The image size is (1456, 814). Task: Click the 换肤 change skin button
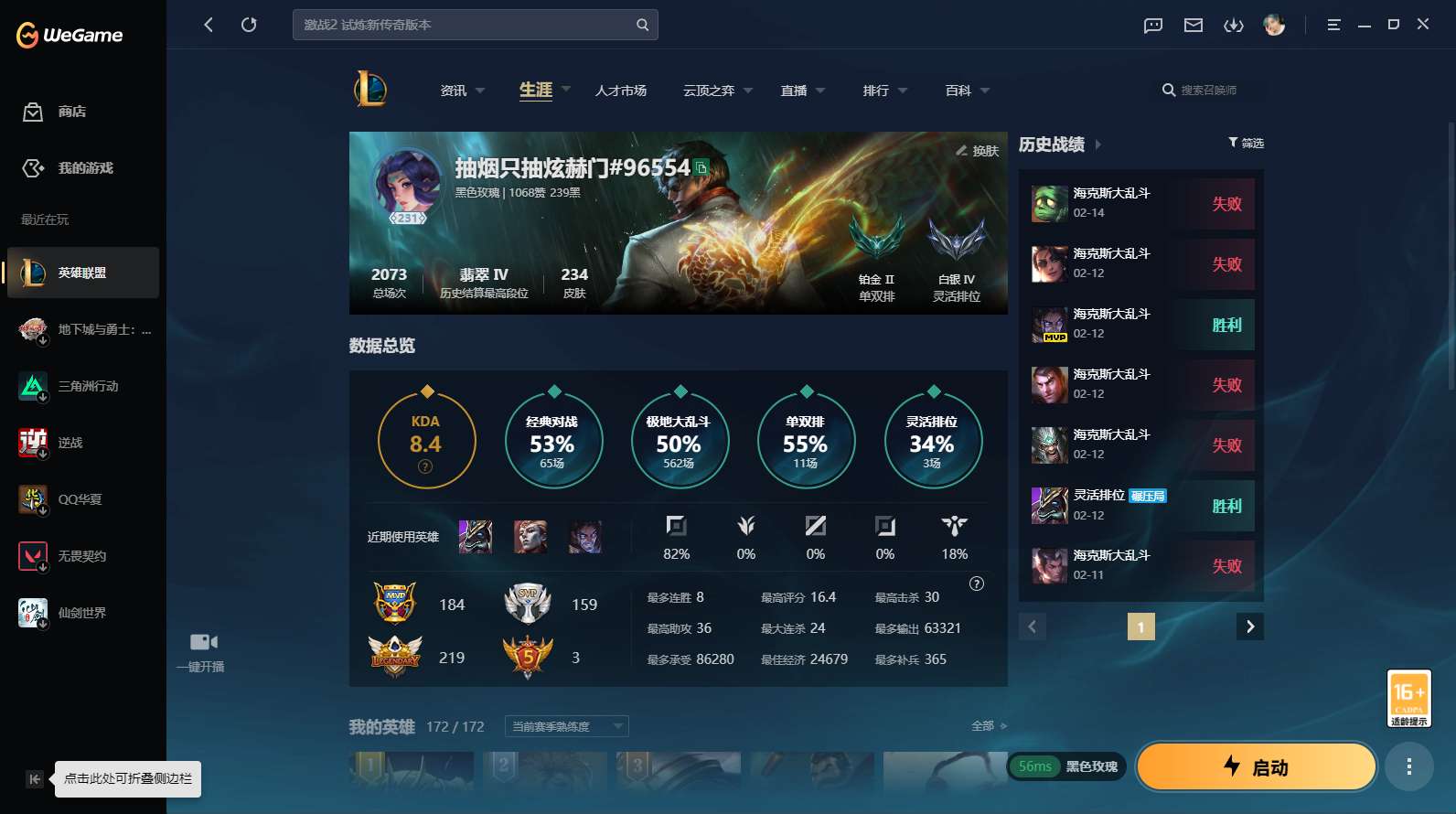[x=975, y=152]
